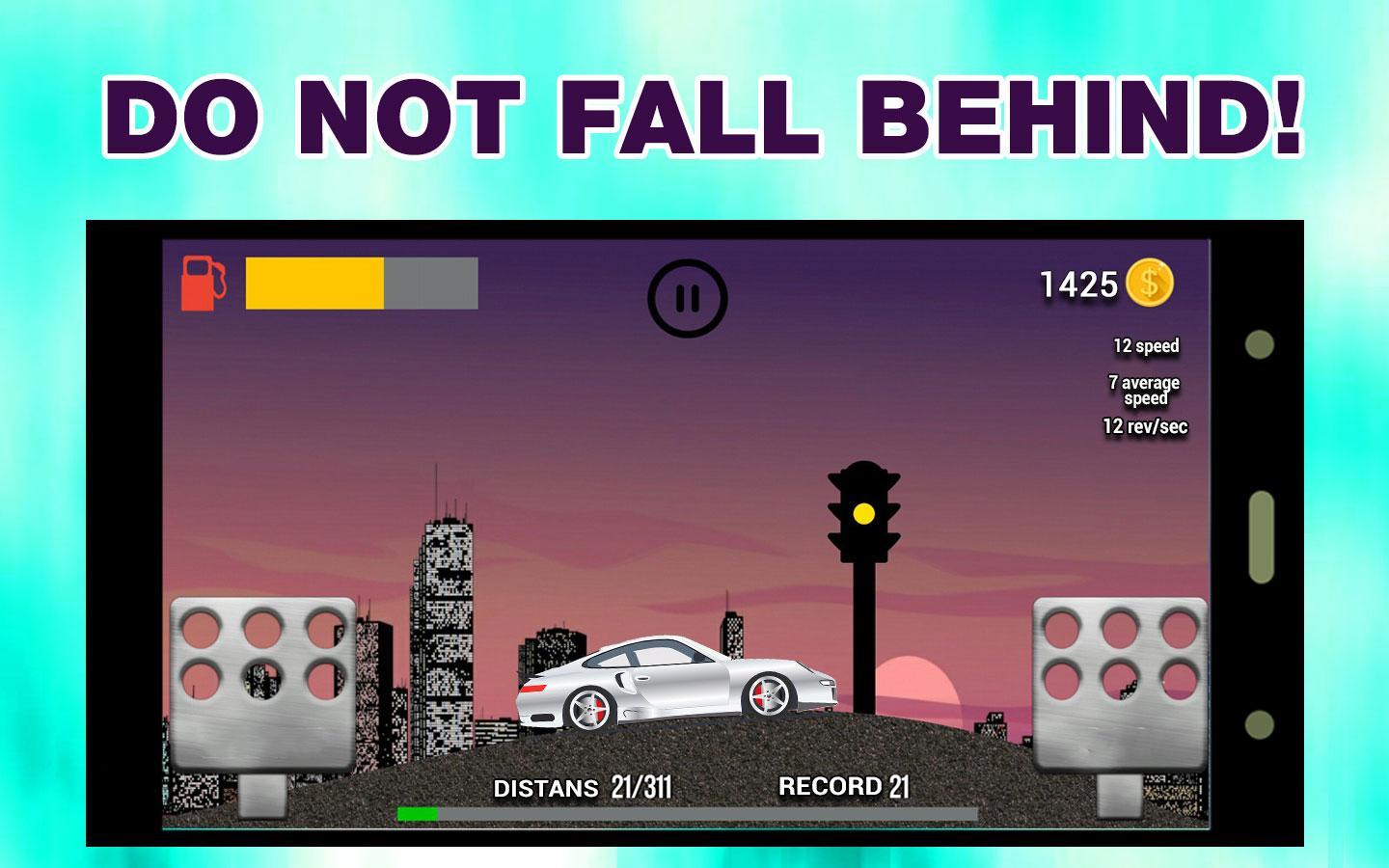Tap the gray unfilled portion of the fuel bar
1389x868 pixels.
point(432,284)
